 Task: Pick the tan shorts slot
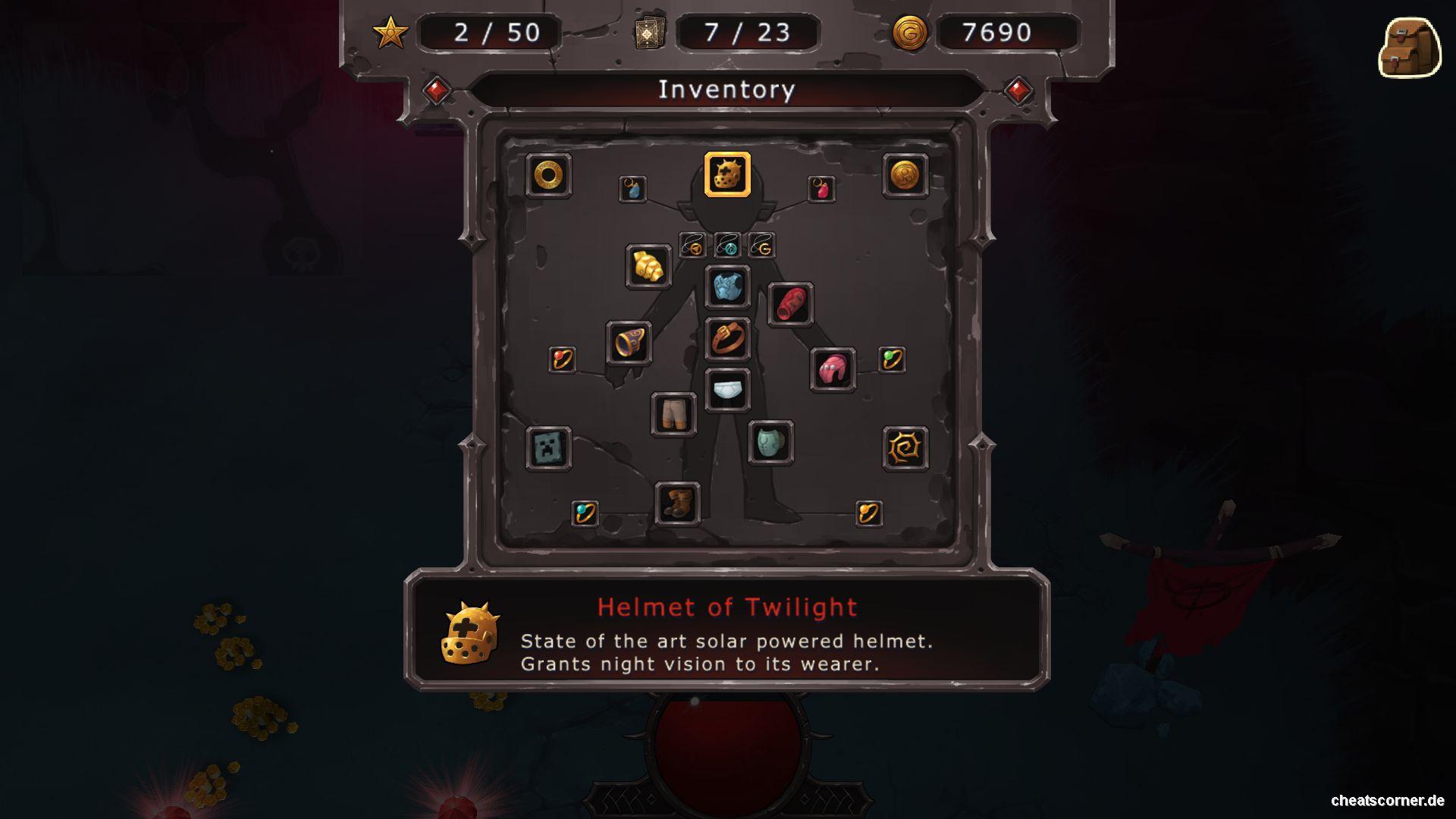(x=673, y=413)
